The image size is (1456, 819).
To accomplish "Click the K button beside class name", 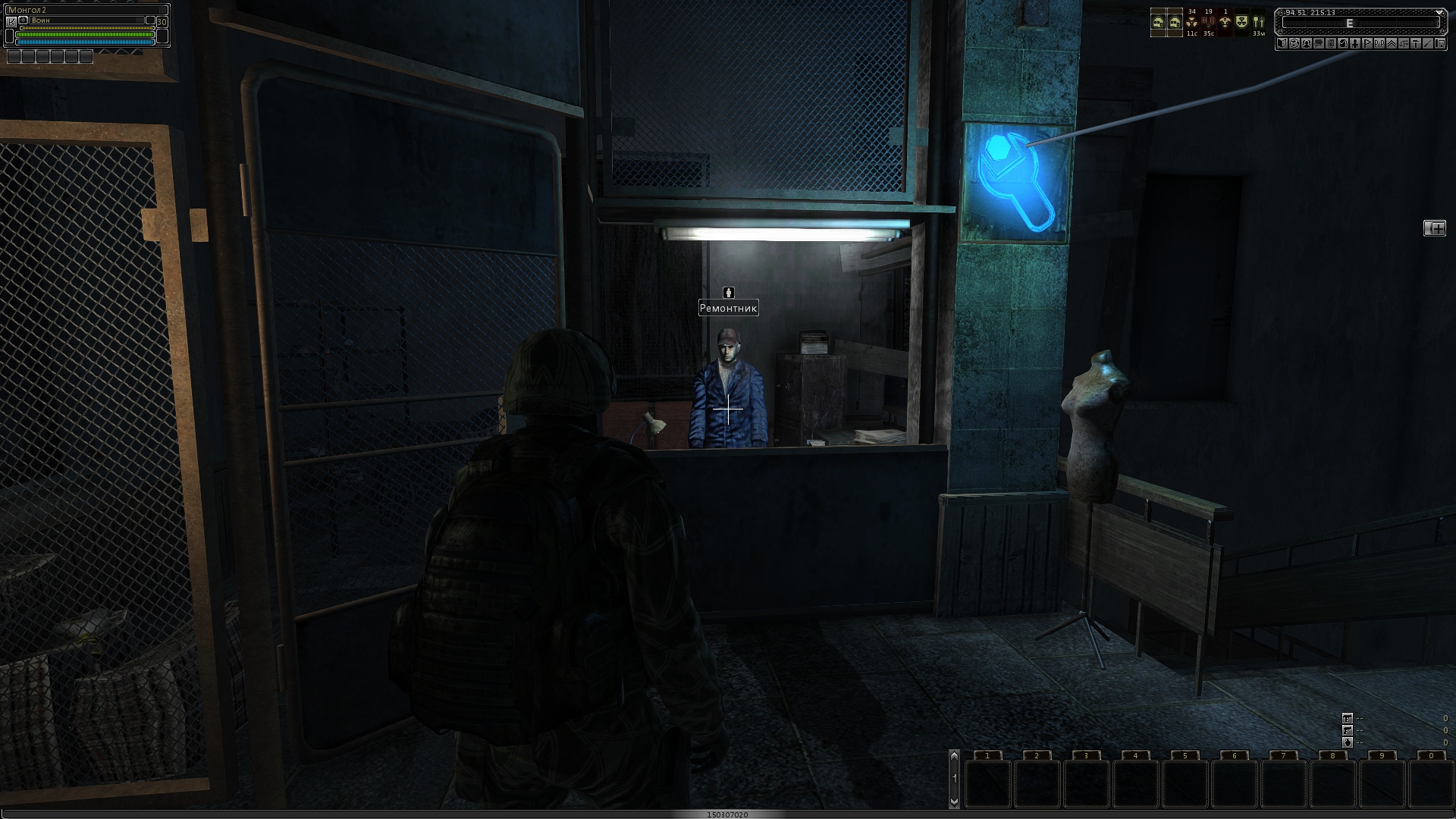I will [11, 22].
